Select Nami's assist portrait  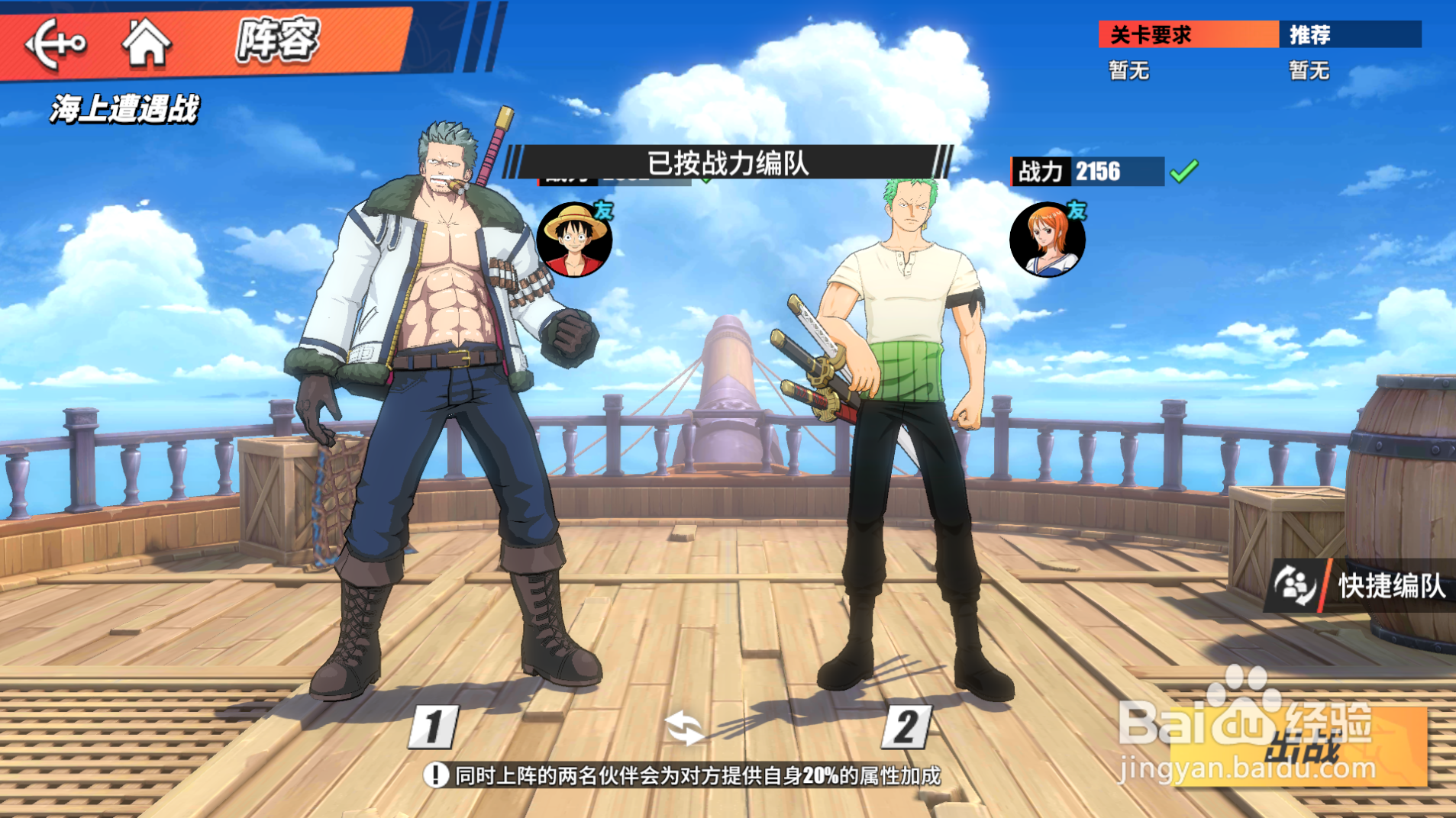tap(1047, 240)
